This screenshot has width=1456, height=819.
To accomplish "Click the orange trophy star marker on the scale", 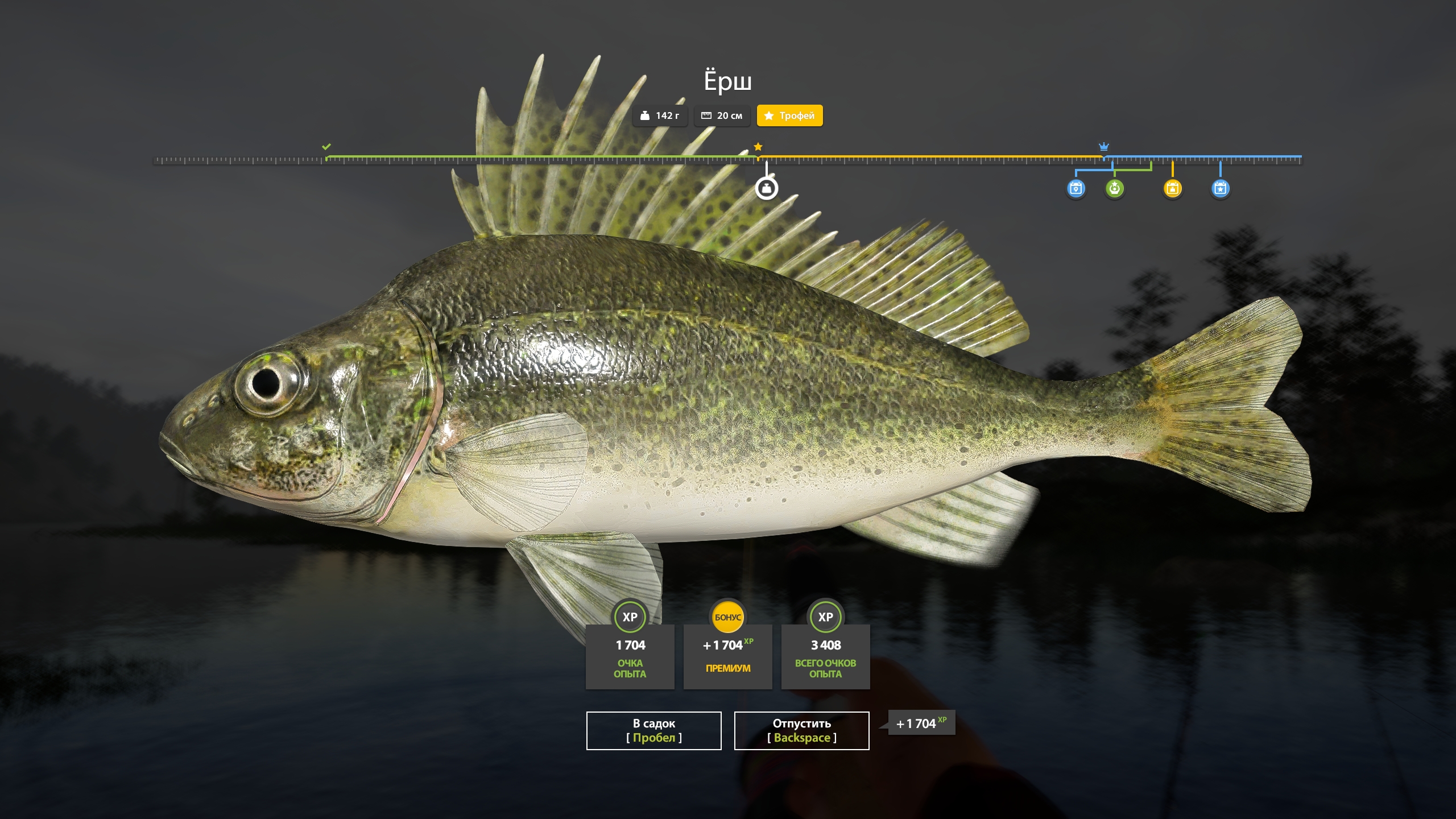I will [x=758, y=147].
